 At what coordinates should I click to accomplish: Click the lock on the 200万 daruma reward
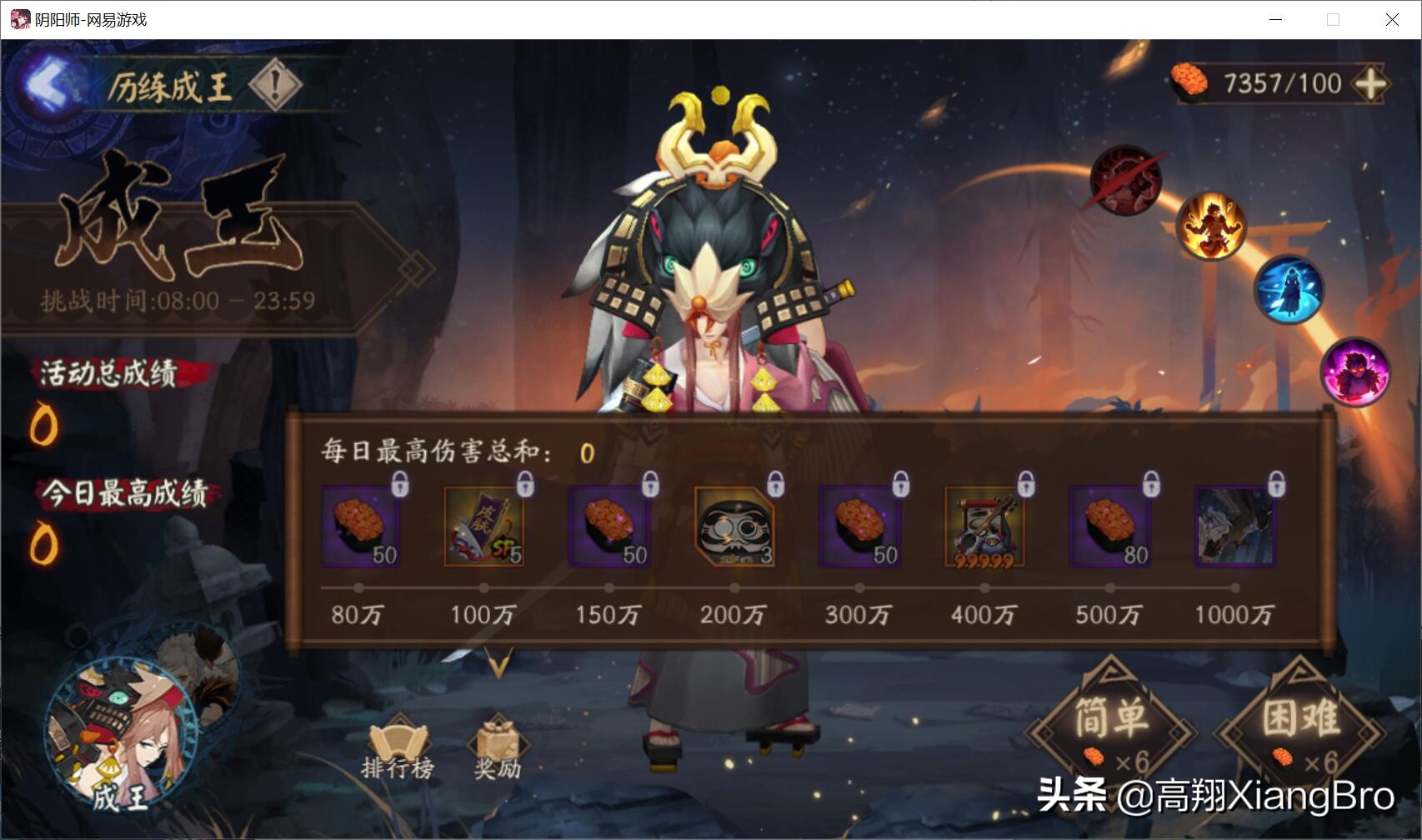click(774, 485)
